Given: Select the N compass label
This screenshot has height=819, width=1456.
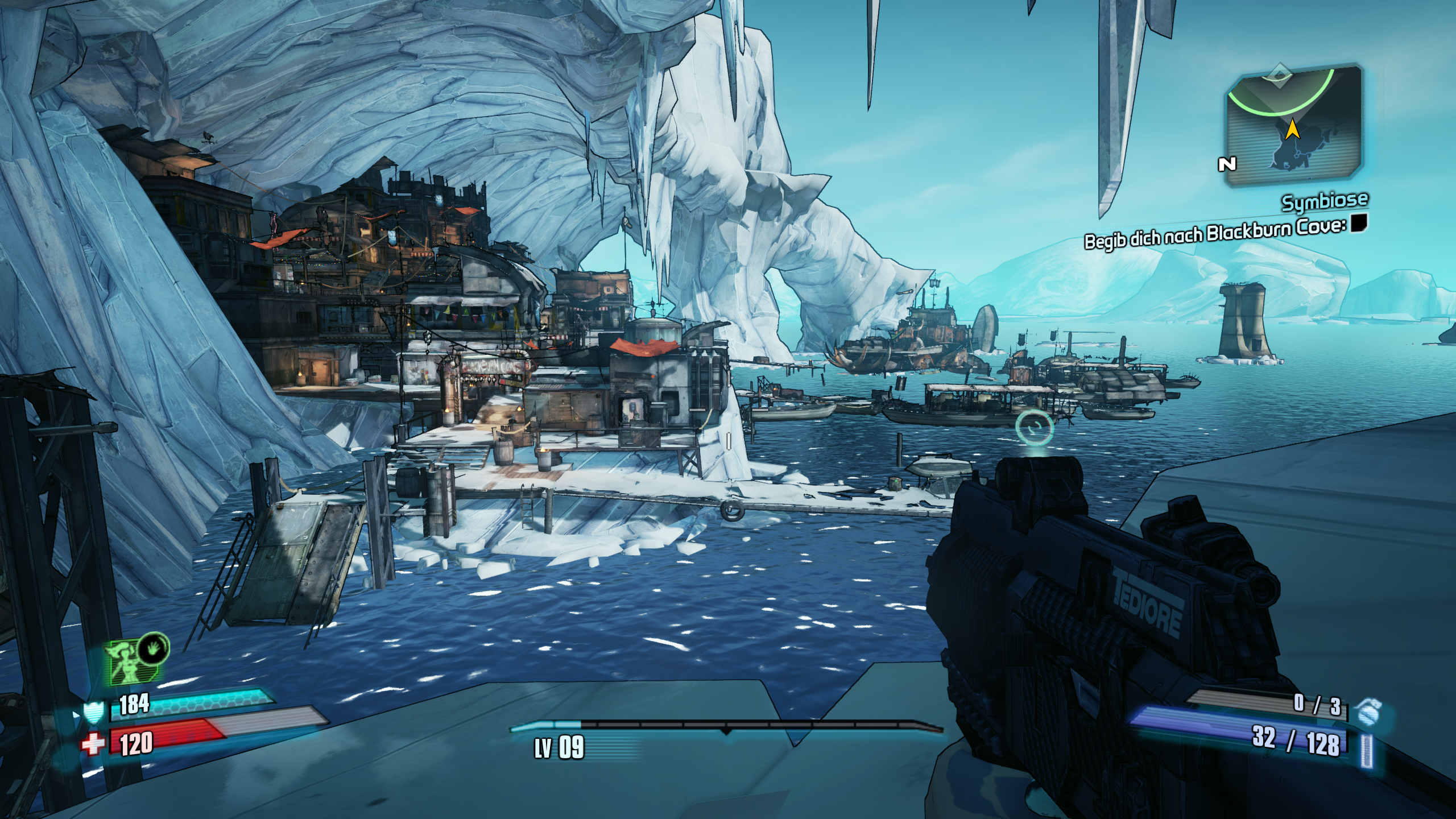Looking at the screenshot, I should coord(1227,164).
